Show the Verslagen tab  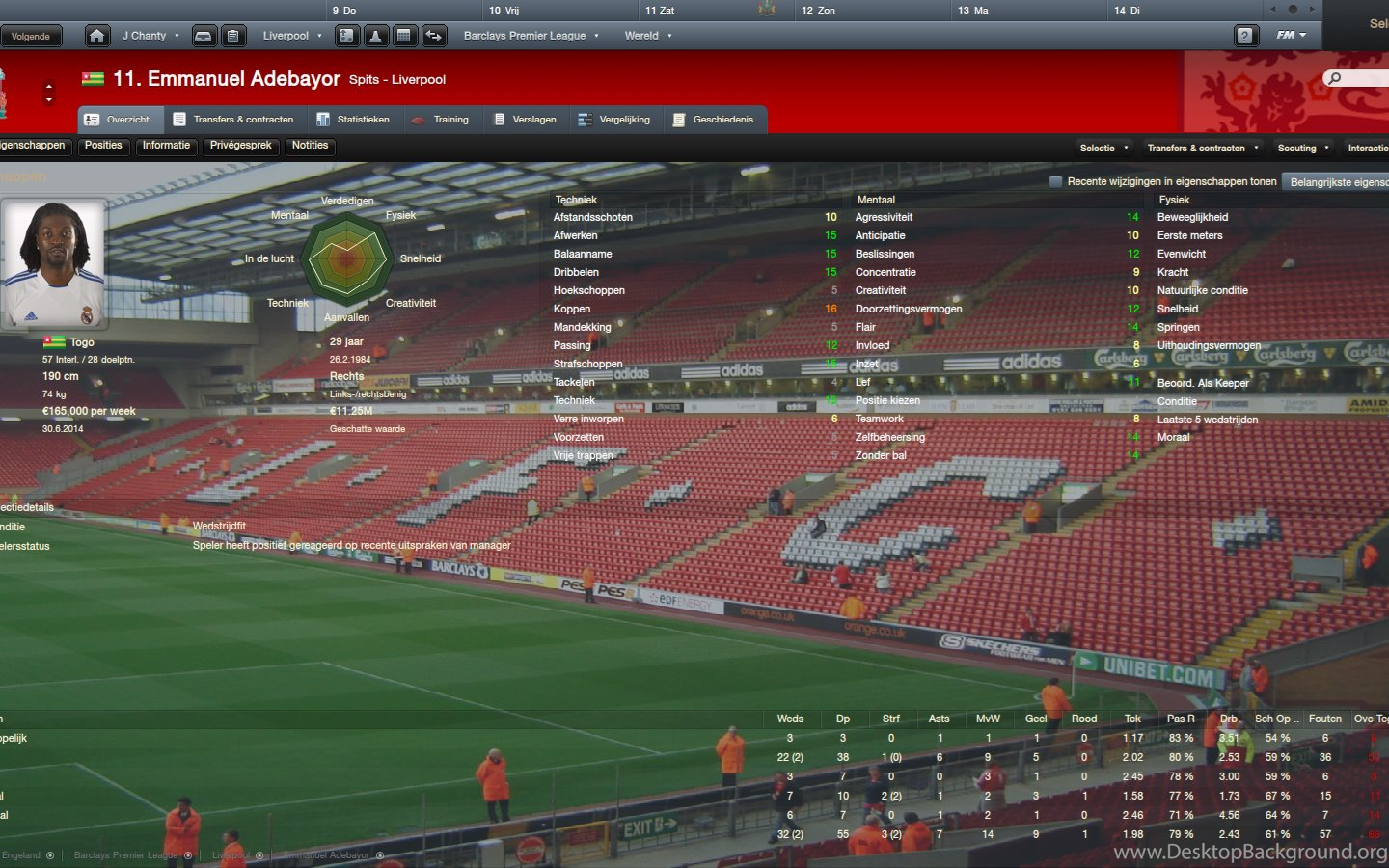[525, 120]
